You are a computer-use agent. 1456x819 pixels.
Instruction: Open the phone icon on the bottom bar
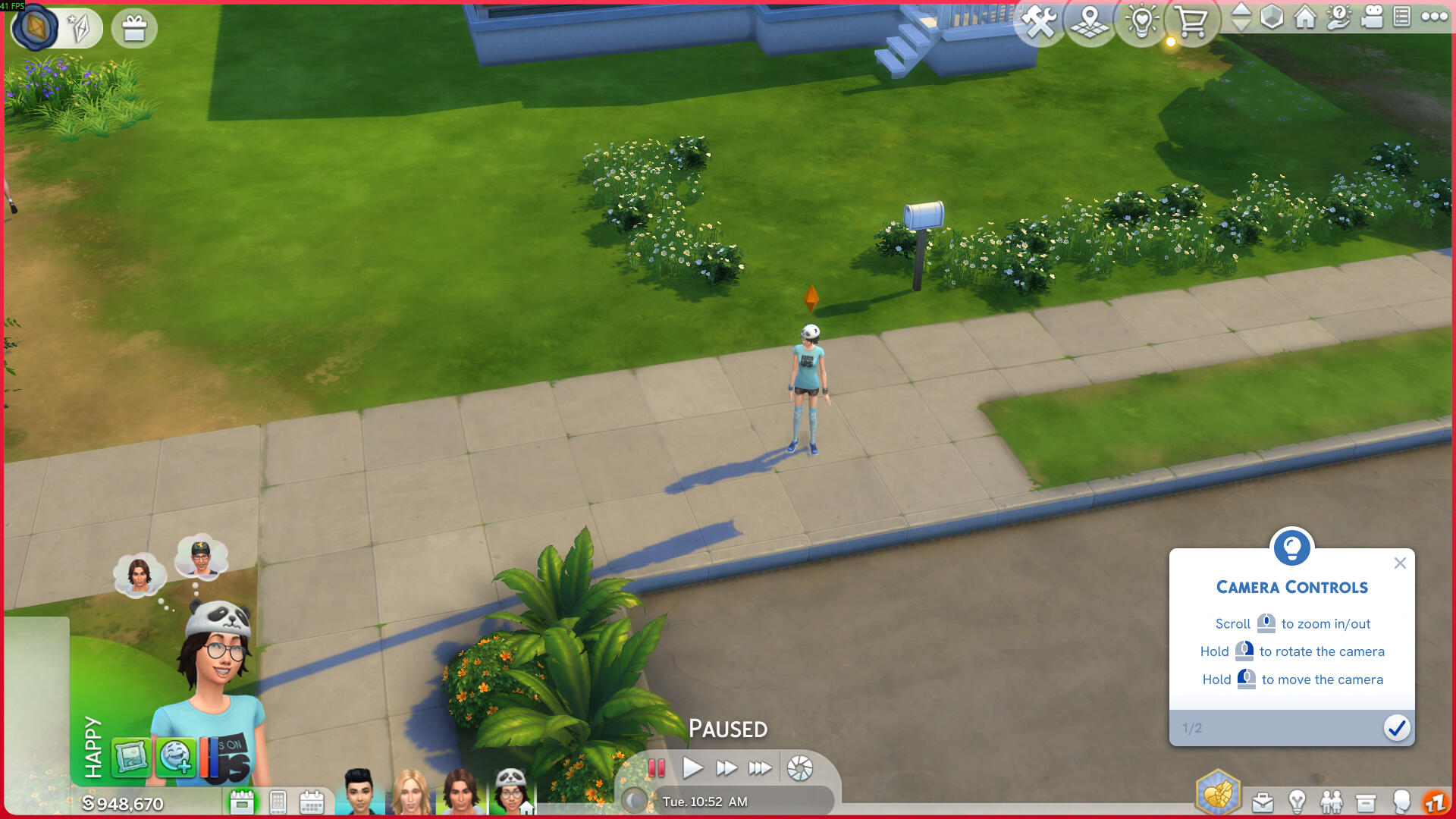click(278, 802)
